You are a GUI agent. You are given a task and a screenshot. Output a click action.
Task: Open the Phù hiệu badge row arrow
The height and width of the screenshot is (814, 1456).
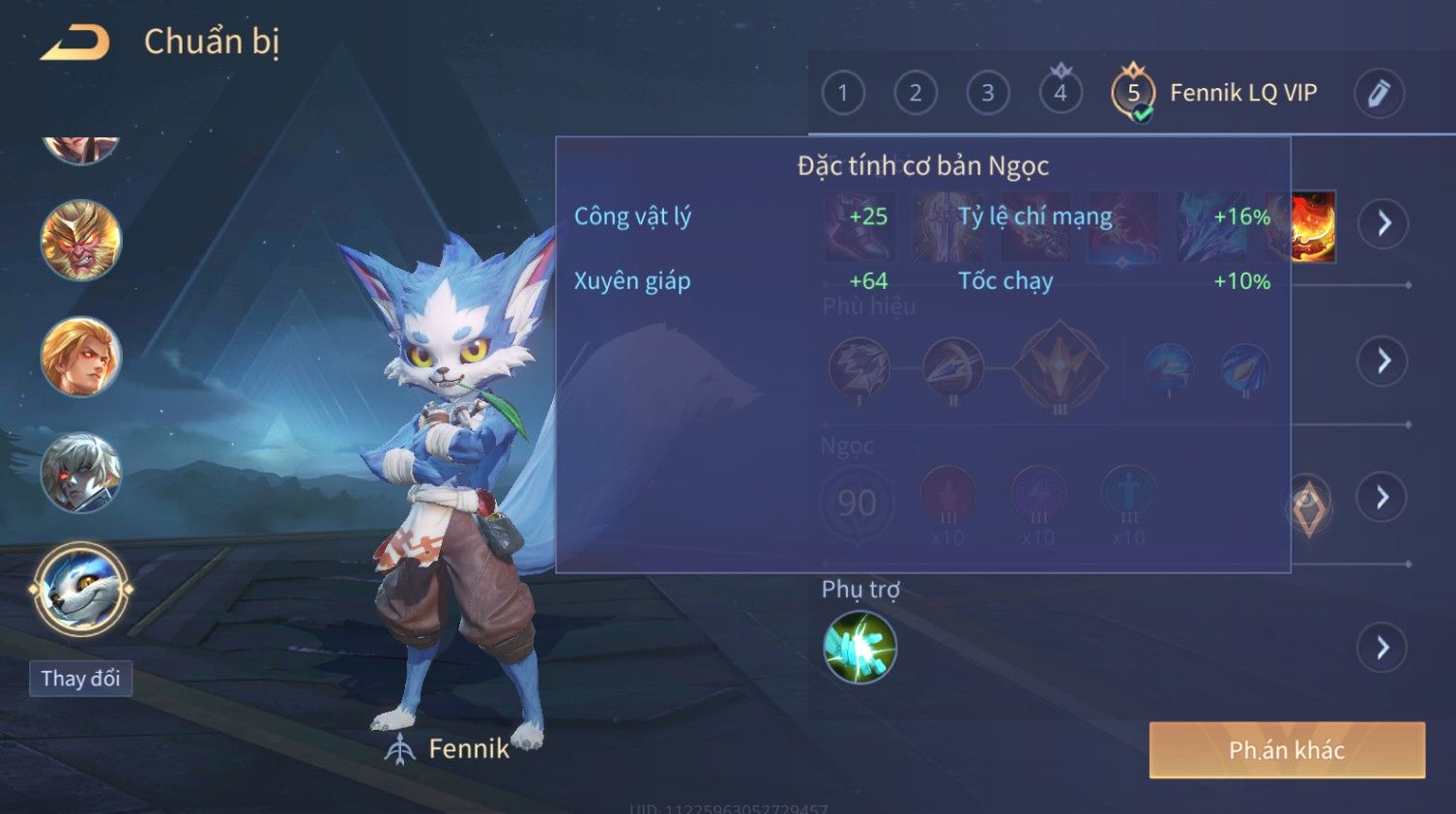[1383, 361]
